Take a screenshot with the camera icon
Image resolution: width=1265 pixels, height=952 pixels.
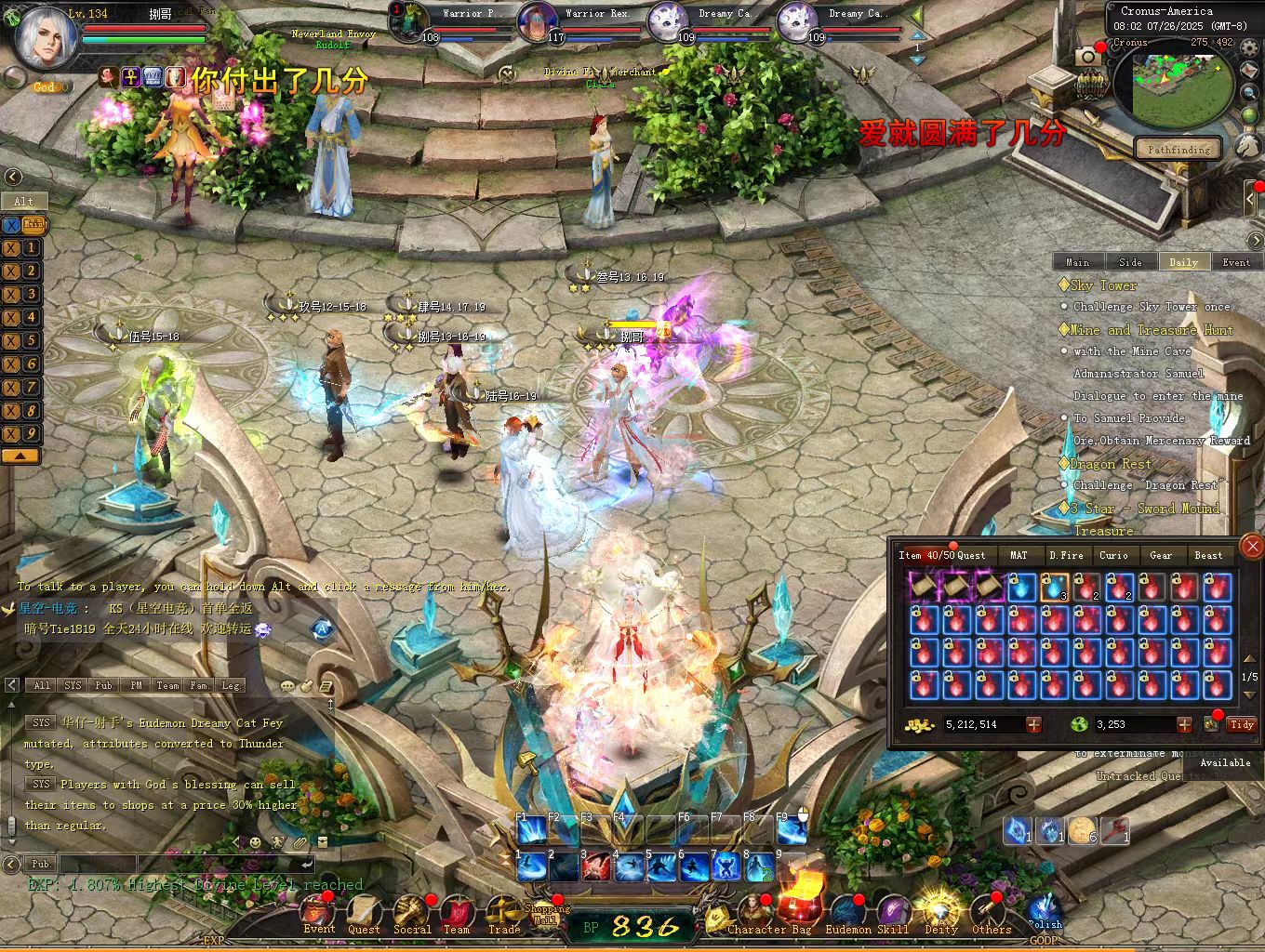(1086, 58)
